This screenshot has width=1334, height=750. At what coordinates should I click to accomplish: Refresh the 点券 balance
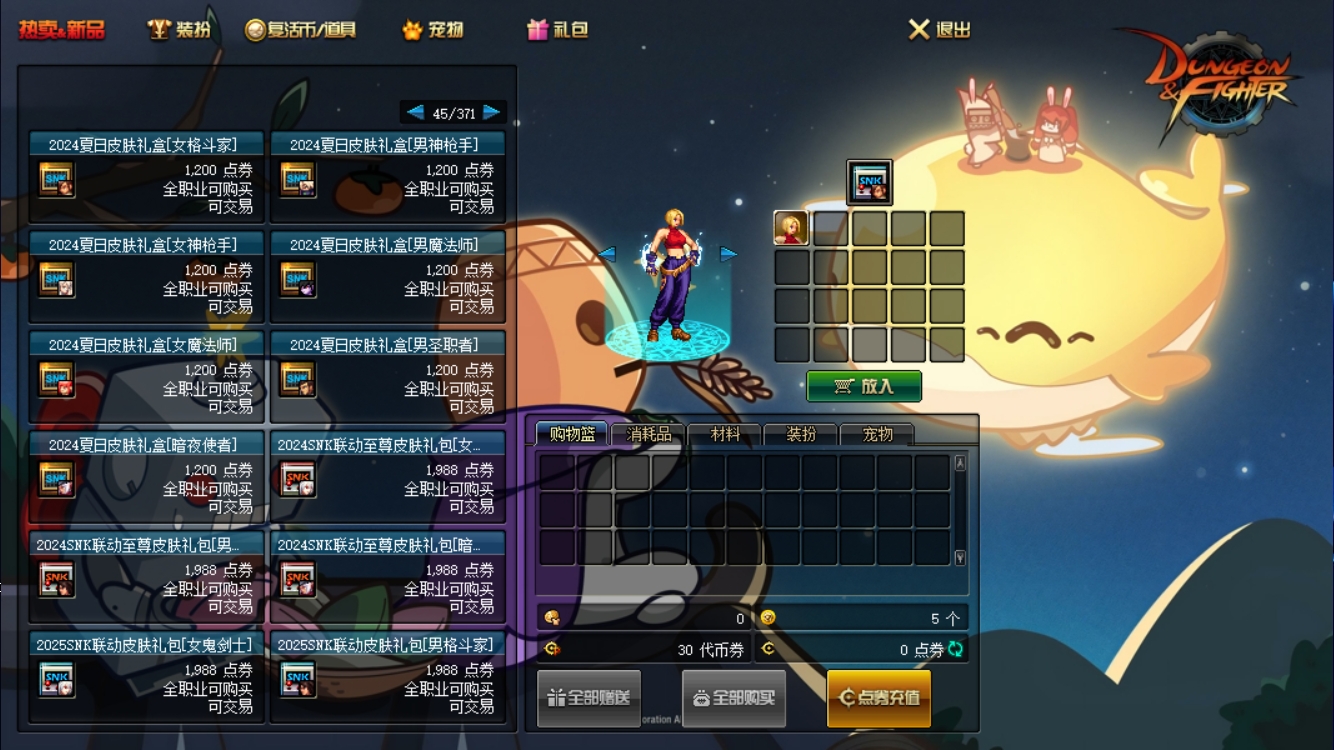(x=956, y=649)
